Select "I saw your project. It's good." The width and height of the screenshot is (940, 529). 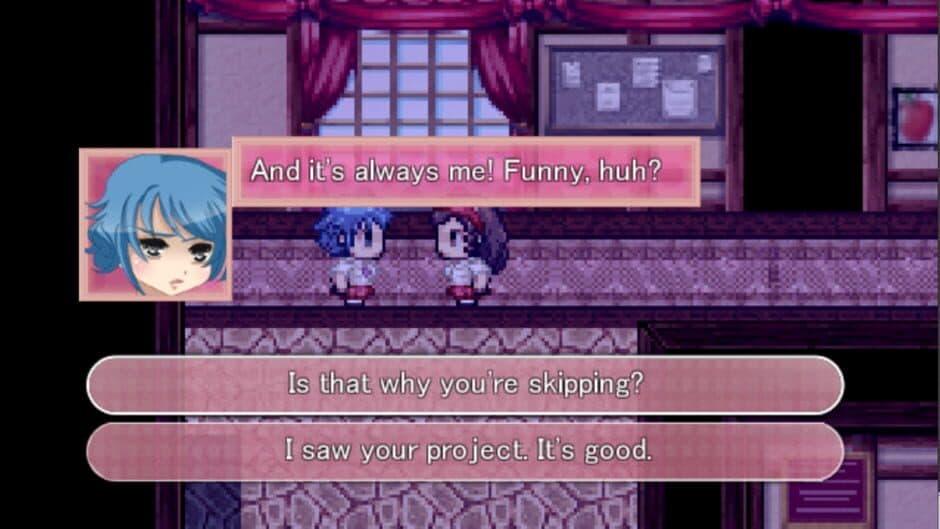(465, 451)
